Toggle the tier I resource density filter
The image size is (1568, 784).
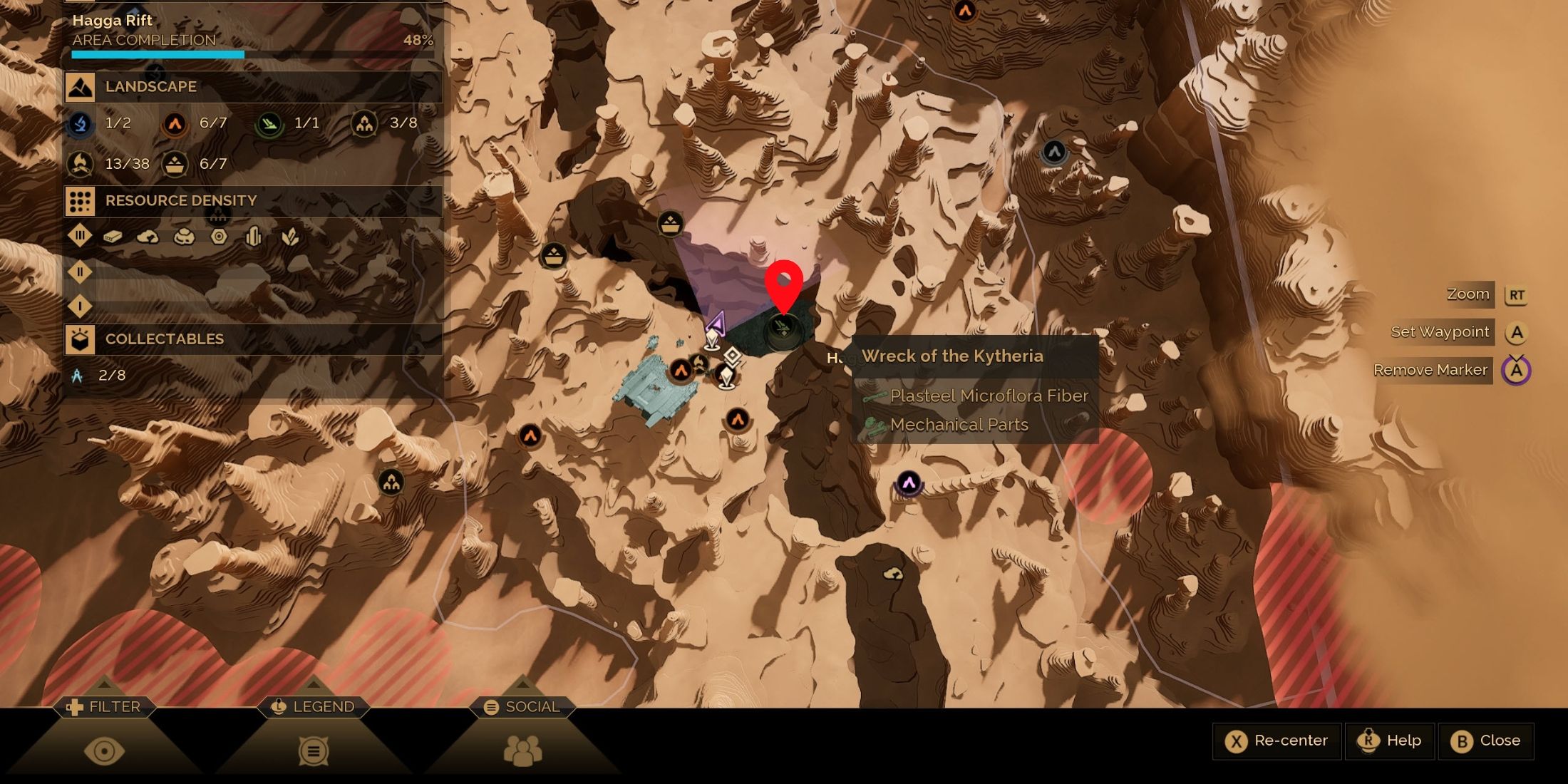pyautogui.click(x=81, y=306)
